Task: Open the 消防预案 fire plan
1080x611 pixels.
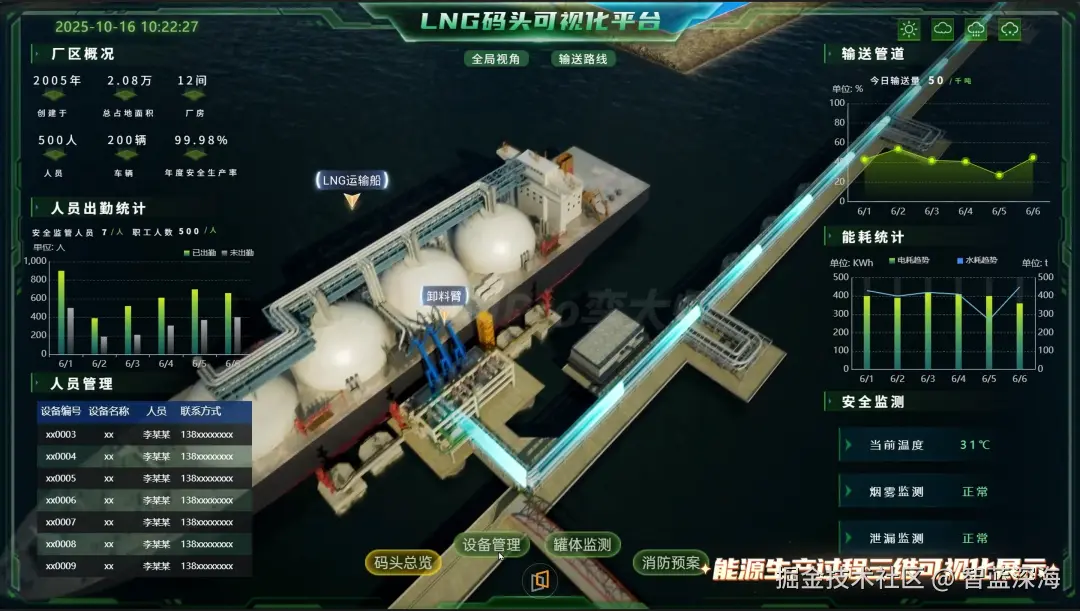Action: pos(671,563)
